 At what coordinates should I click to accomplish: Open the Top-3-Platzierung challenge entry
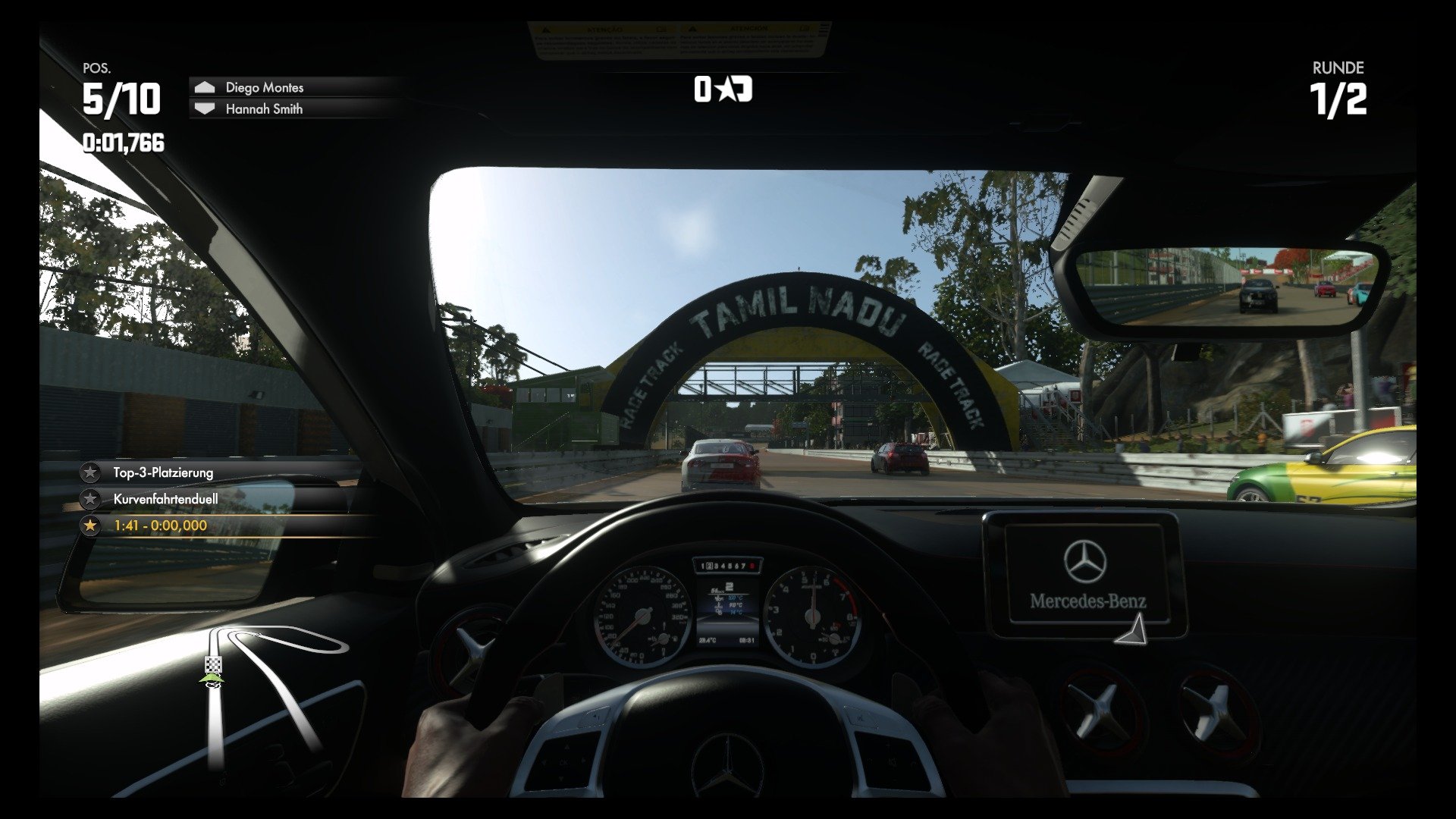163,471
